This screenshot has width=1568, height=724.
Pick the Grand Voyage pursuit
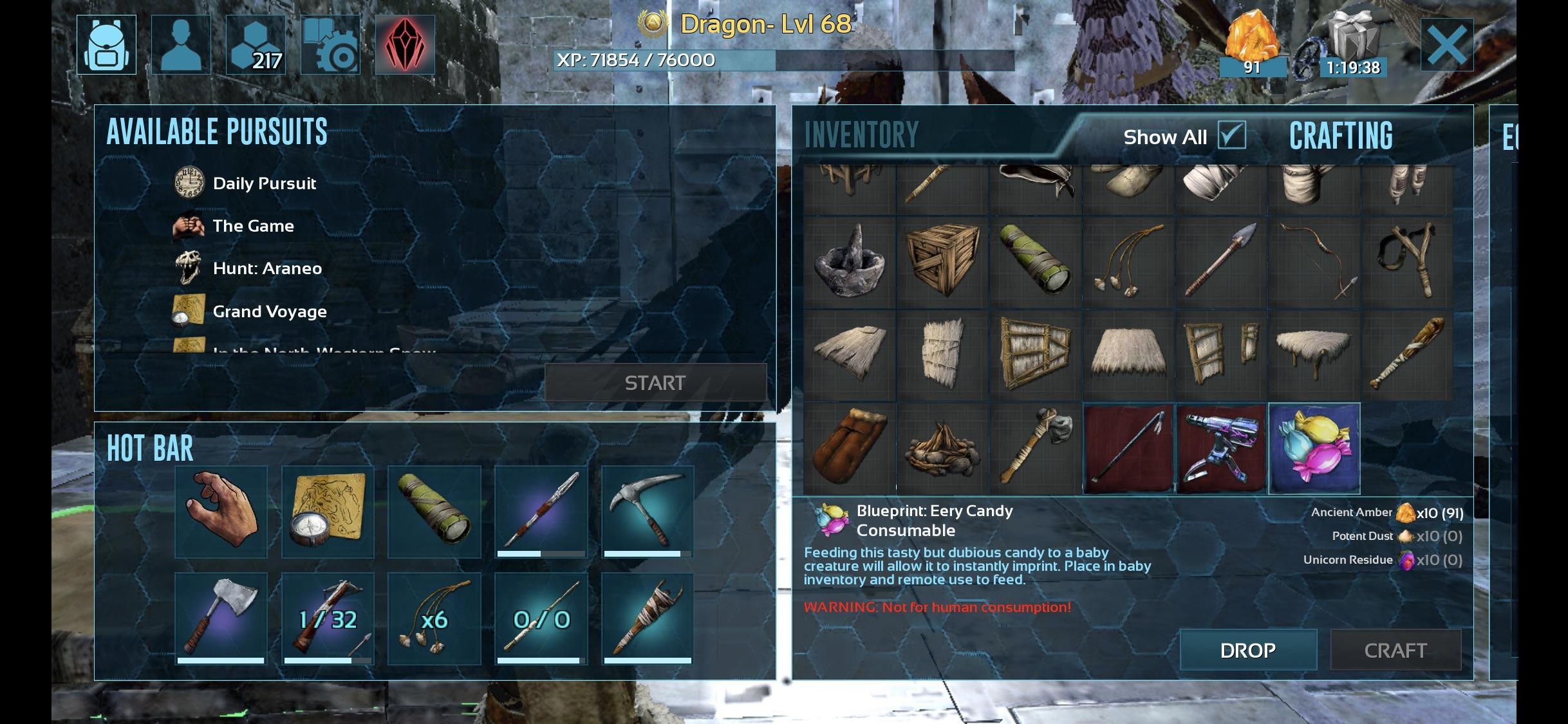pos(269,311)
